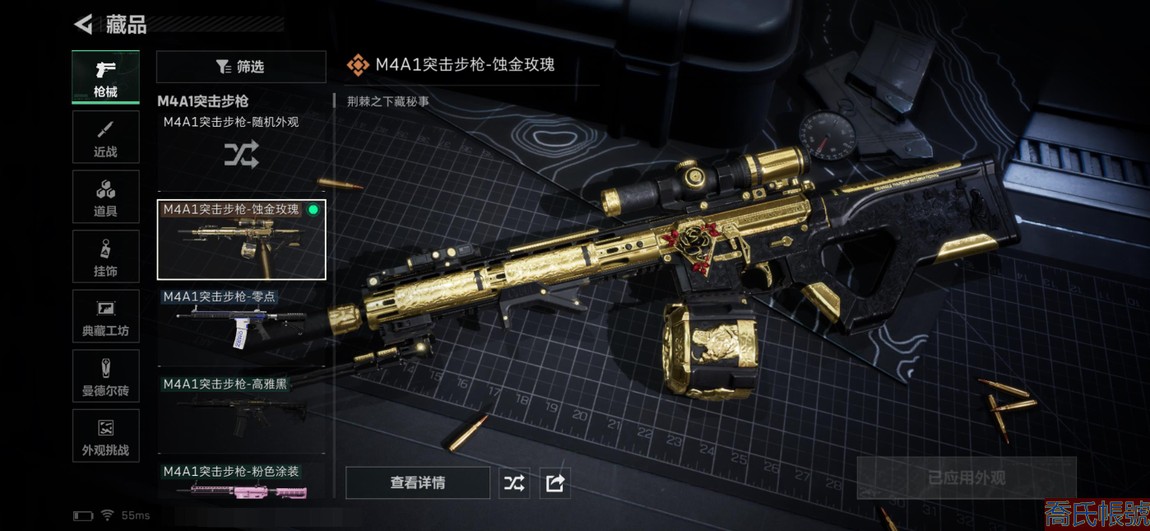
Task: Select the M4A1 粉色涂装 pink skin
Action: pos(241,481)
